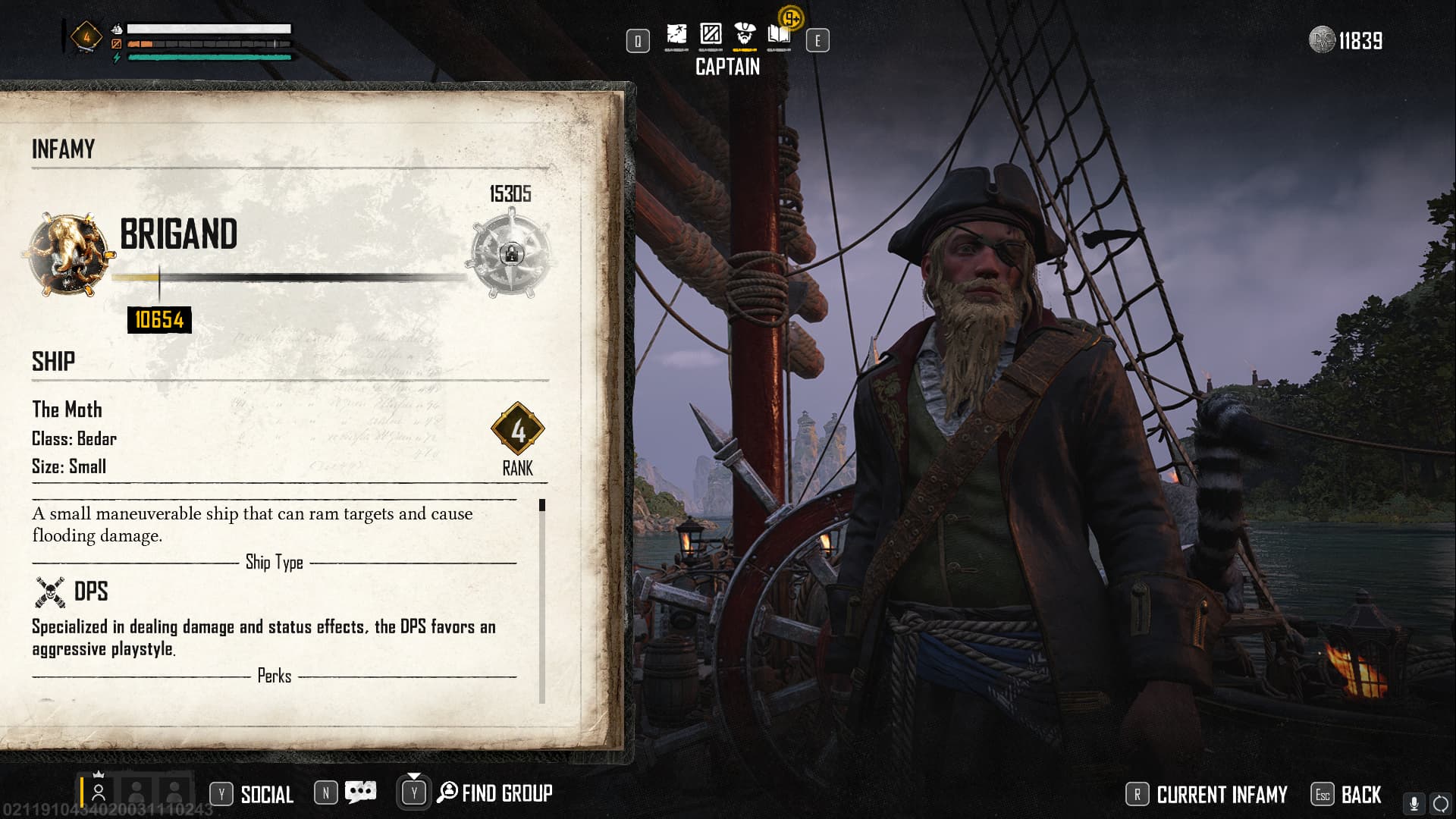This screenshot has height=819, width=1456.
Task: Select the Captain pirate-hat tab
Action: coord(745,35)
